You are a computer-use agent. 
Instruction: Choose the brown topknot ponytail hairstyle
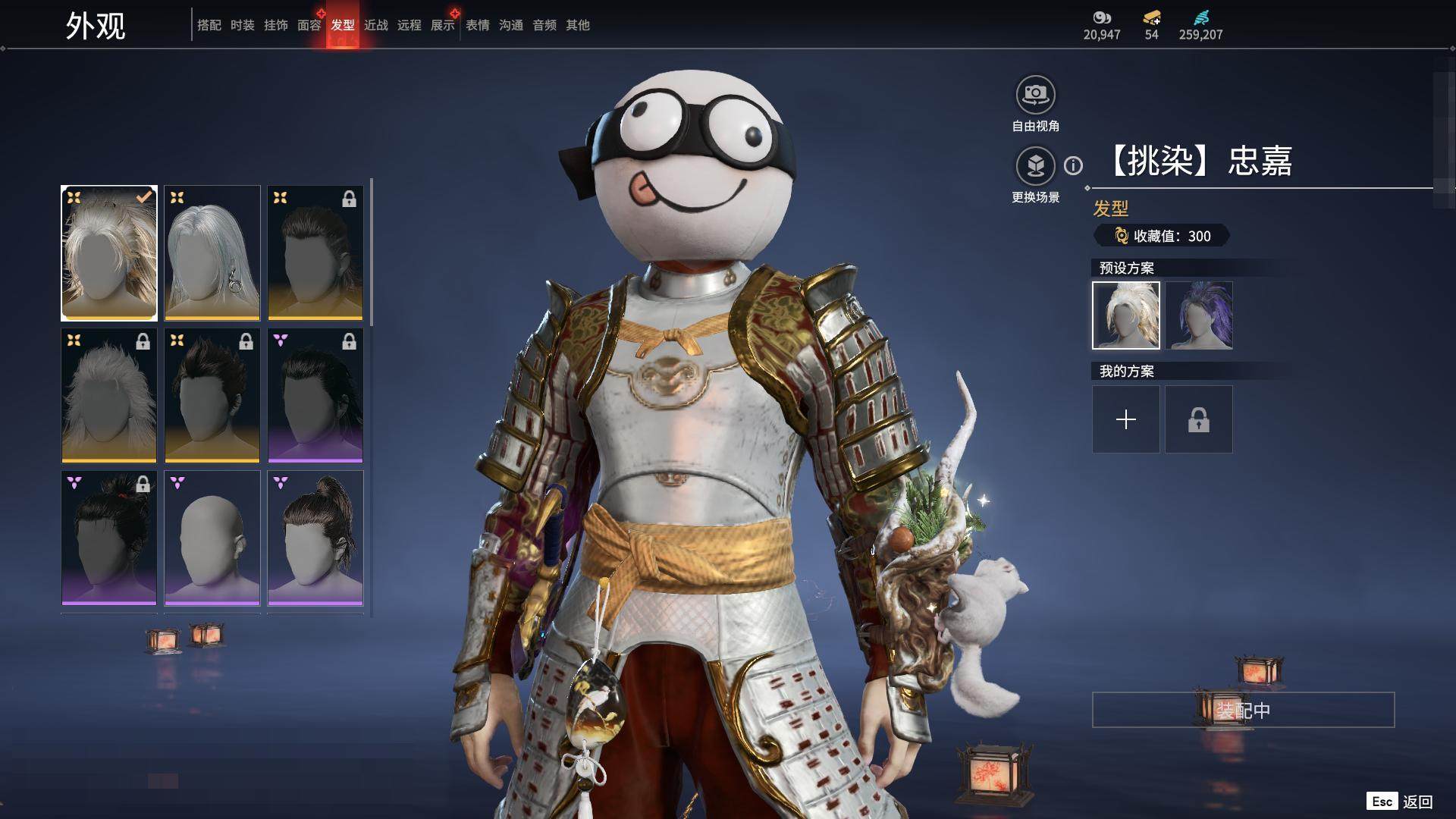click(x=315, y=538)
